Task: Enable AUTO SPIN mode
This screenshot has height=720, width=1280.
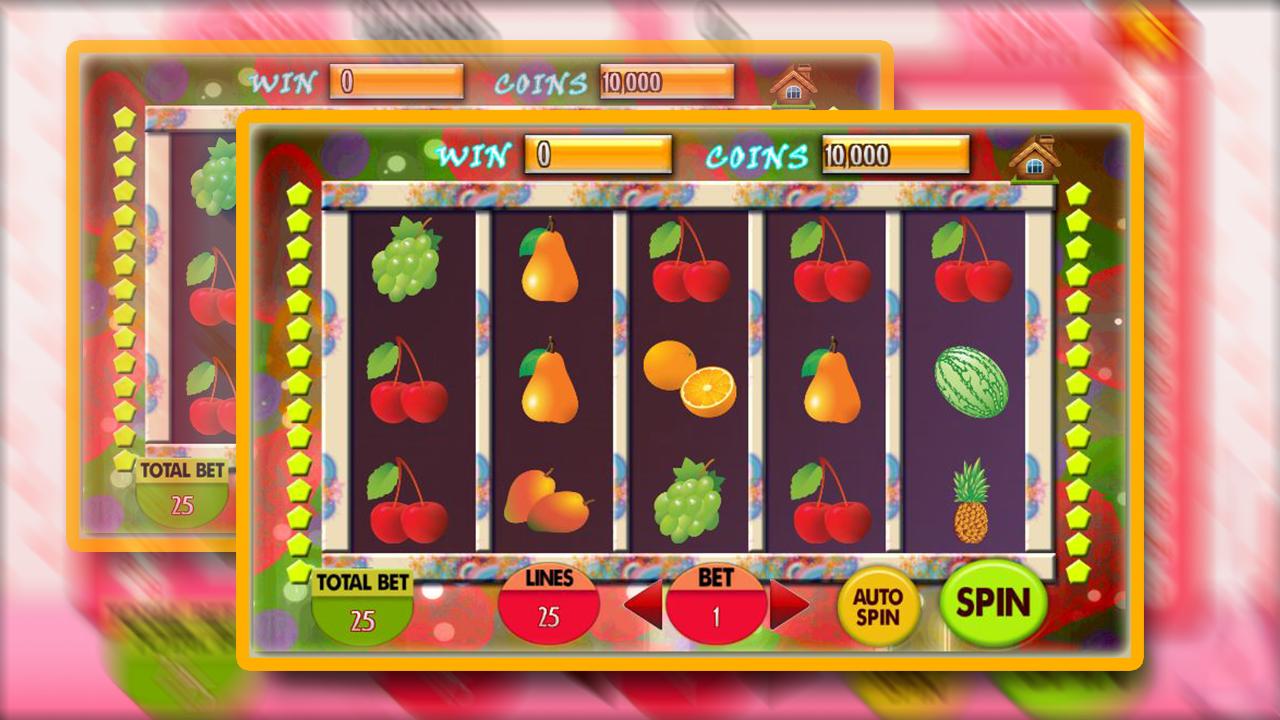Action: coord(880,603)
